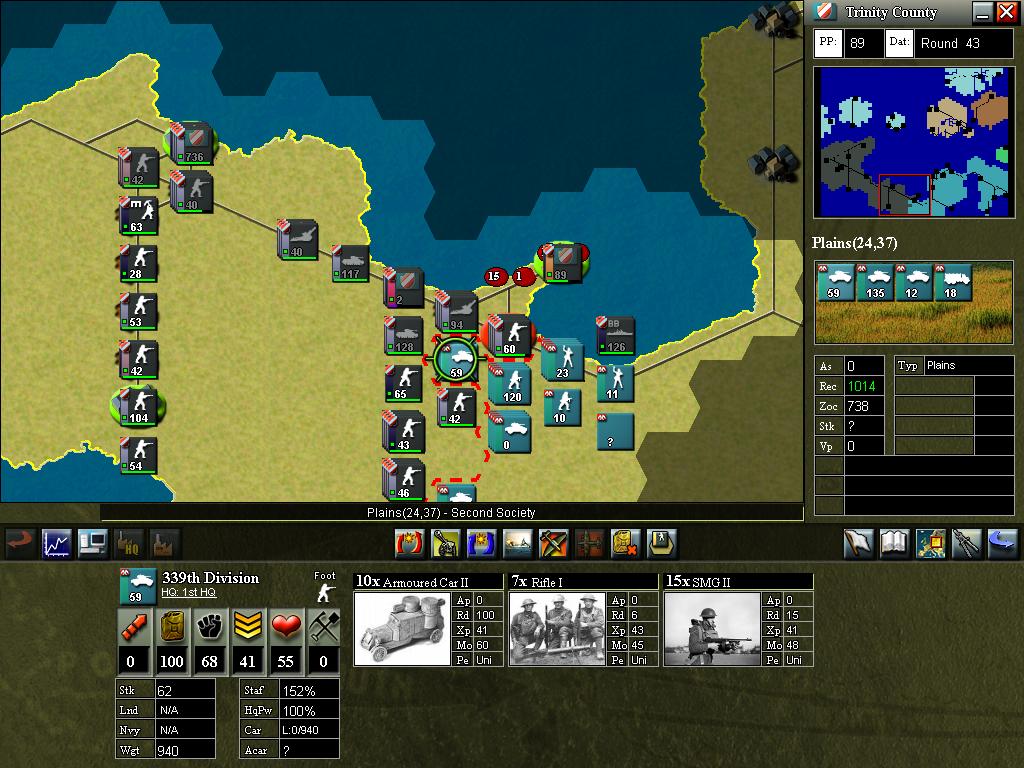This screenshot has width=1024, height=768.
Task: Click the jerrycan with red X button
Action: 626,543
